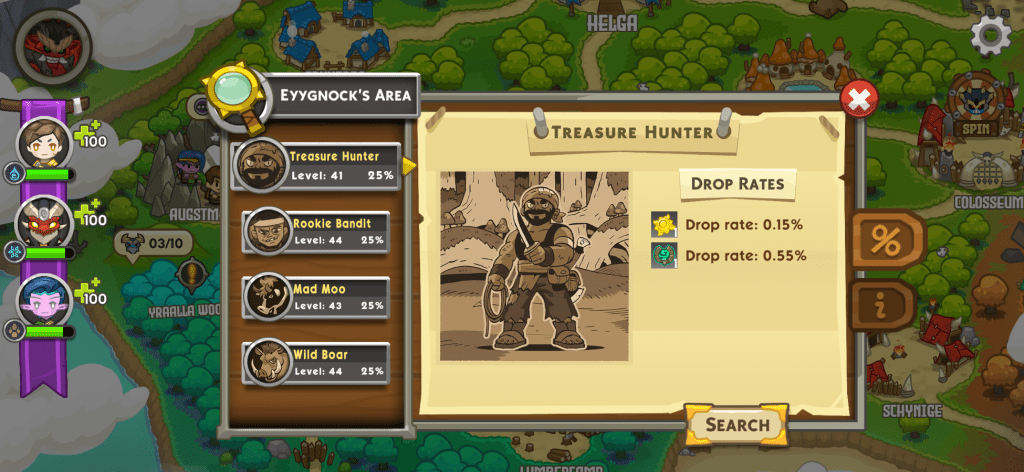Open the red demon player avatar
The image size is (1024, 472).
click(x=52, y=45)
